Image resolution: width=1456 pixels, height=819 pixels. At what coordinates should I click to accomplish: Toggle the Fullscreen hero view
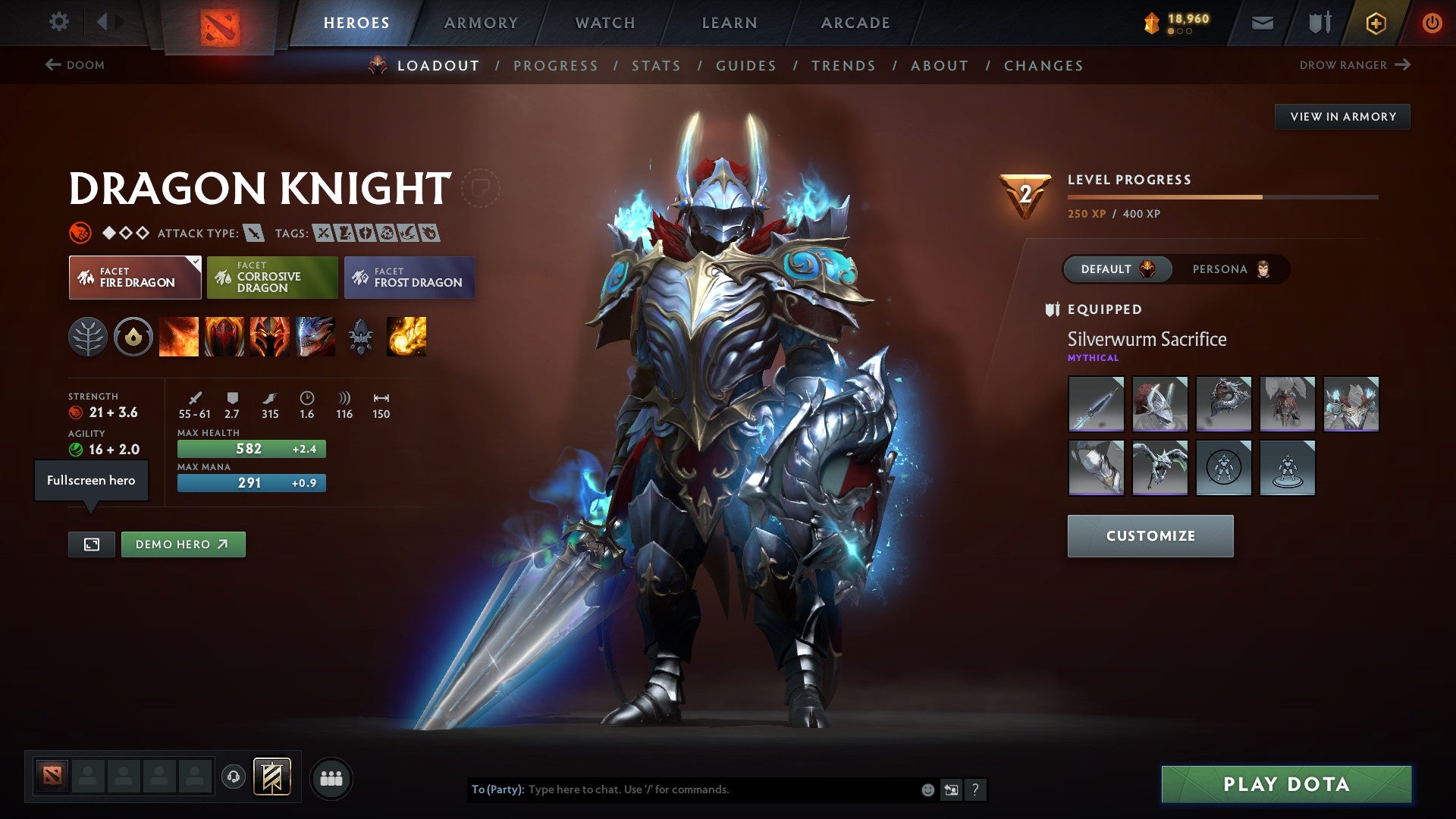pyautogui.click(x=91, y=544)
